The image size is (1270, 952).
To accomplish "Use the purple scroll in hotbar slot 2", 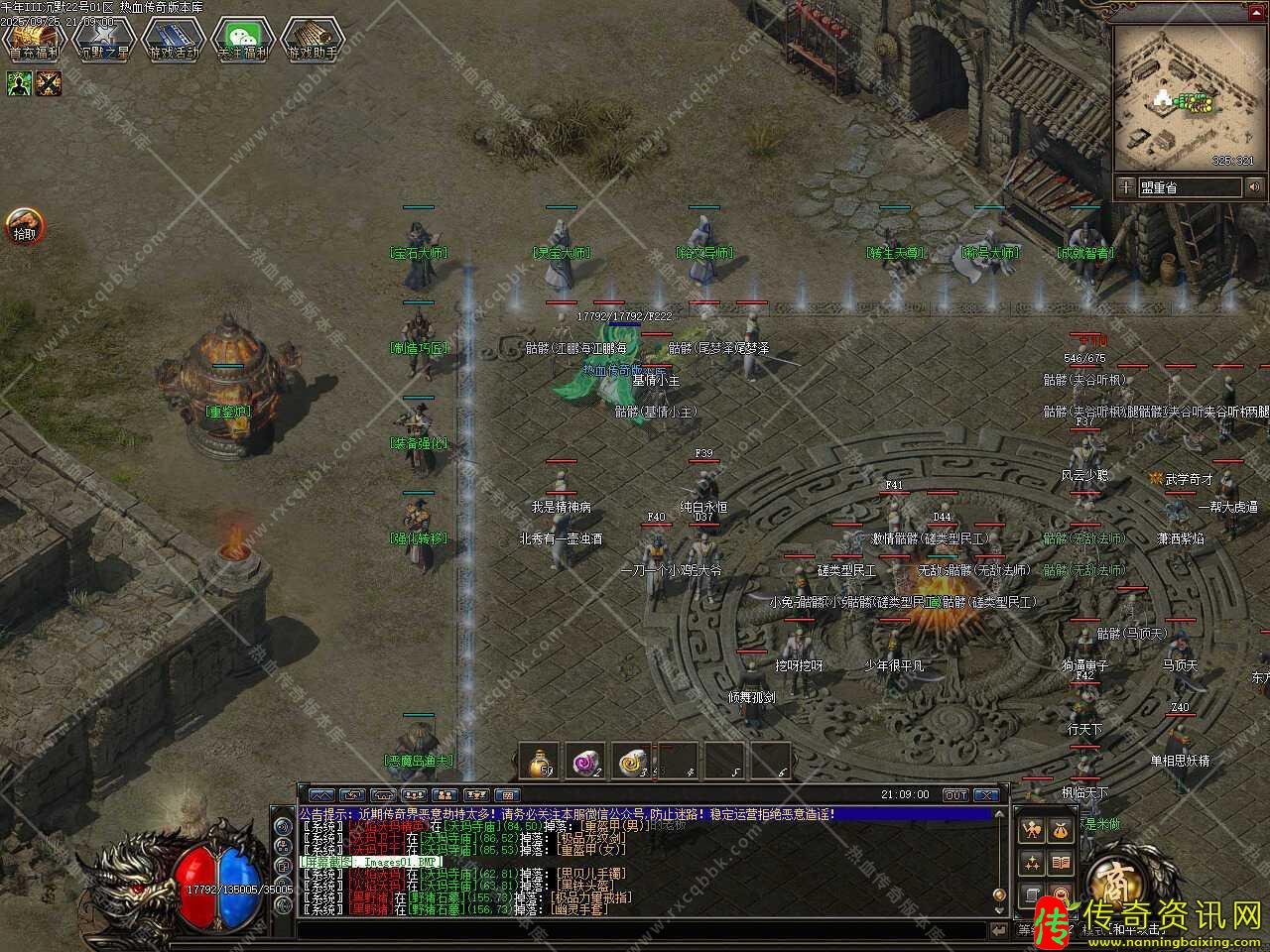I will [586, 761].
